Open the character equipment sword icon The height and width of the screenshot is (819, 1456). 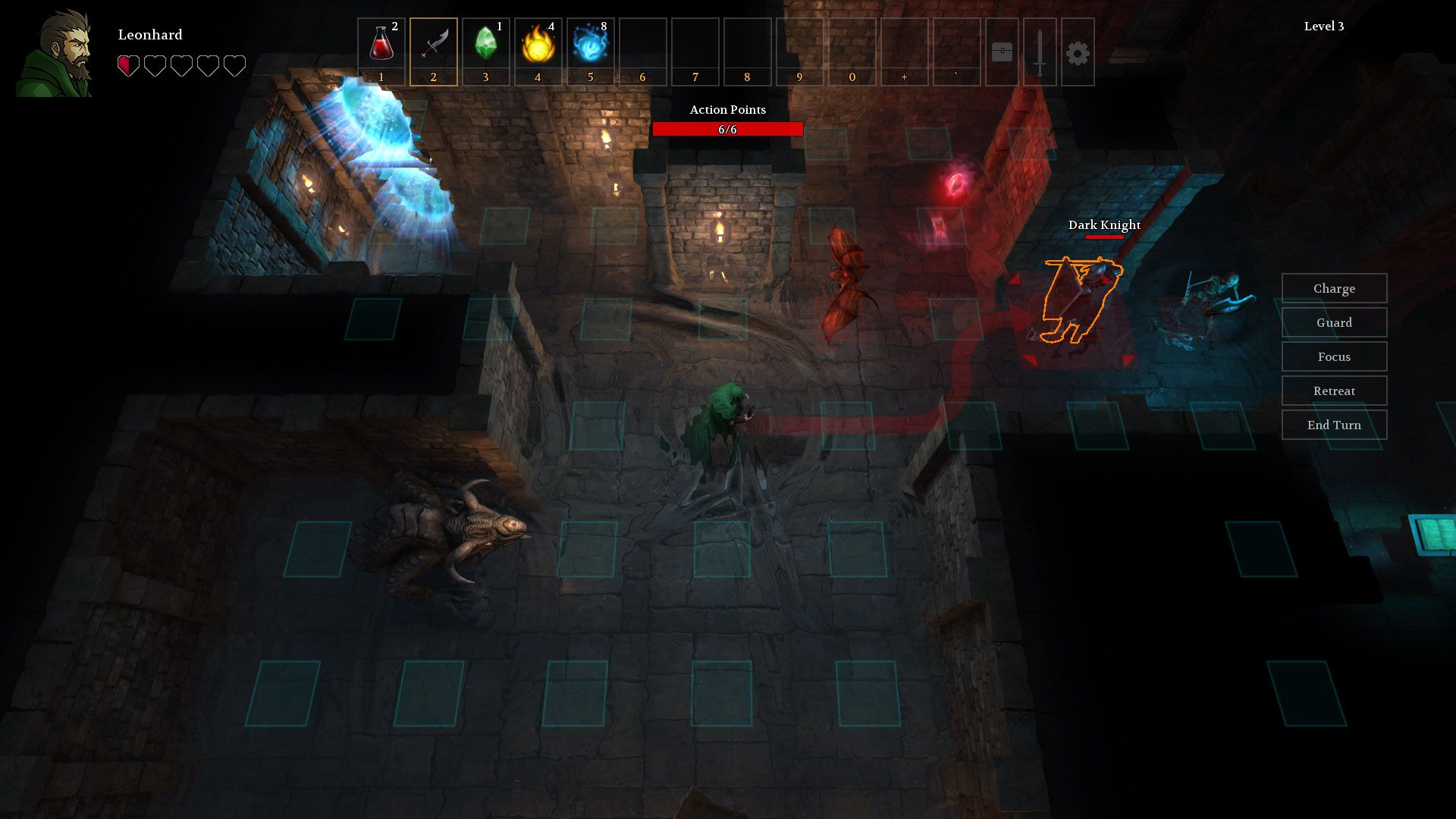(x=1039, y=53)
